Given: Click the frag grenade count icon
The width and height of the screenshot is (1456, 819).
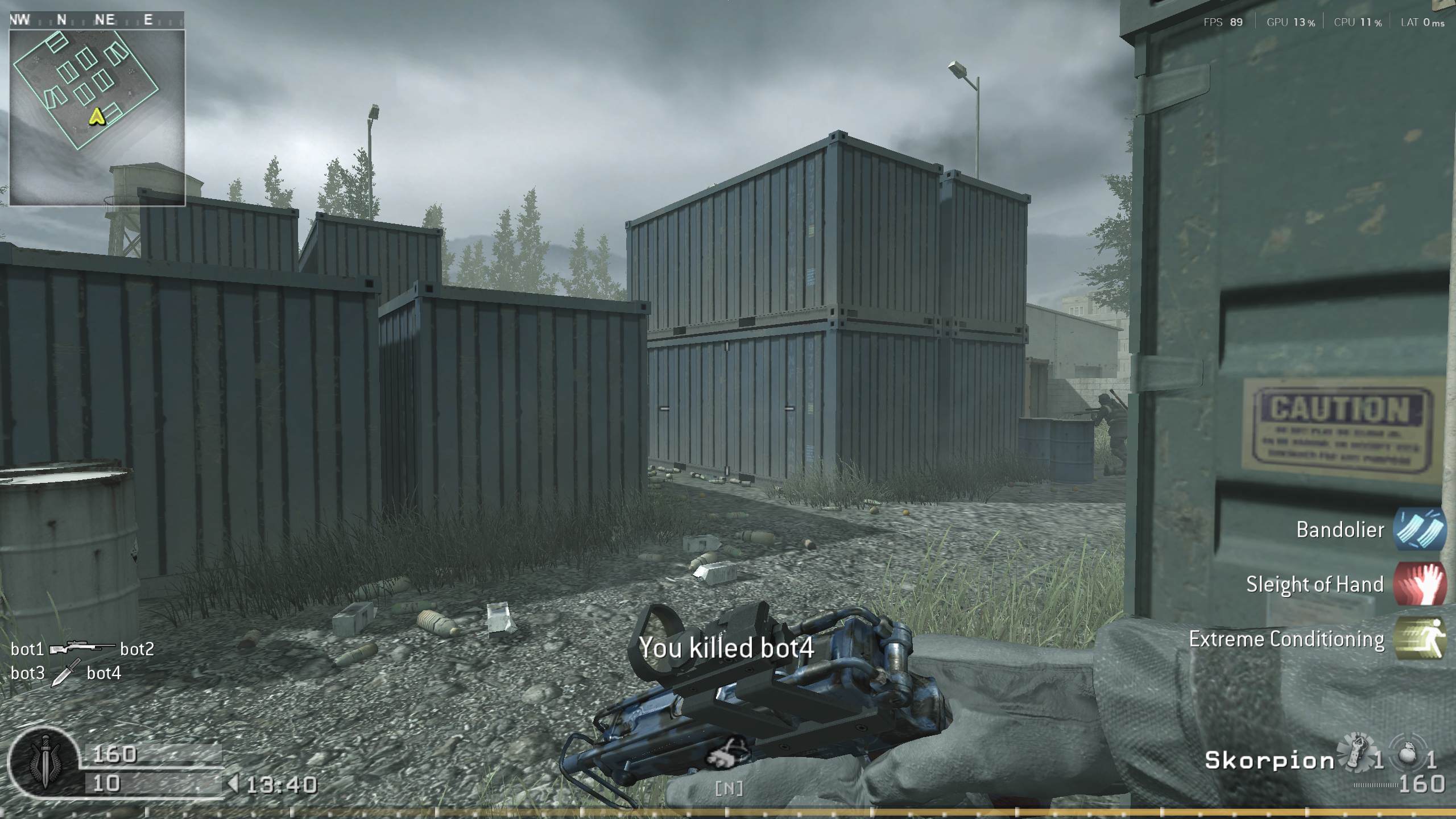Looking at the screenshot, I should (x=1409, y=752).
